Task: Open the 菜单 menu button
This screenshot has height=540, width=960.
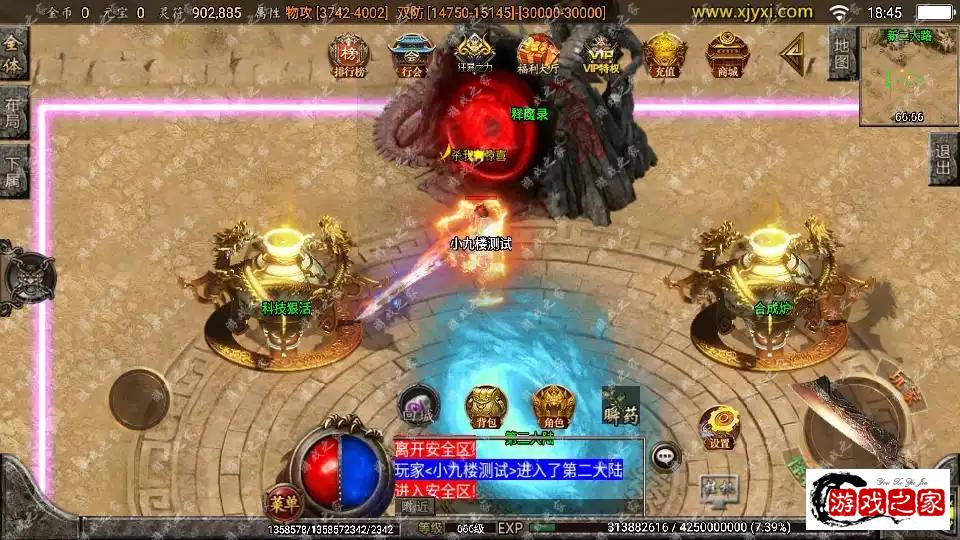Action: click(x=281, y=499)
